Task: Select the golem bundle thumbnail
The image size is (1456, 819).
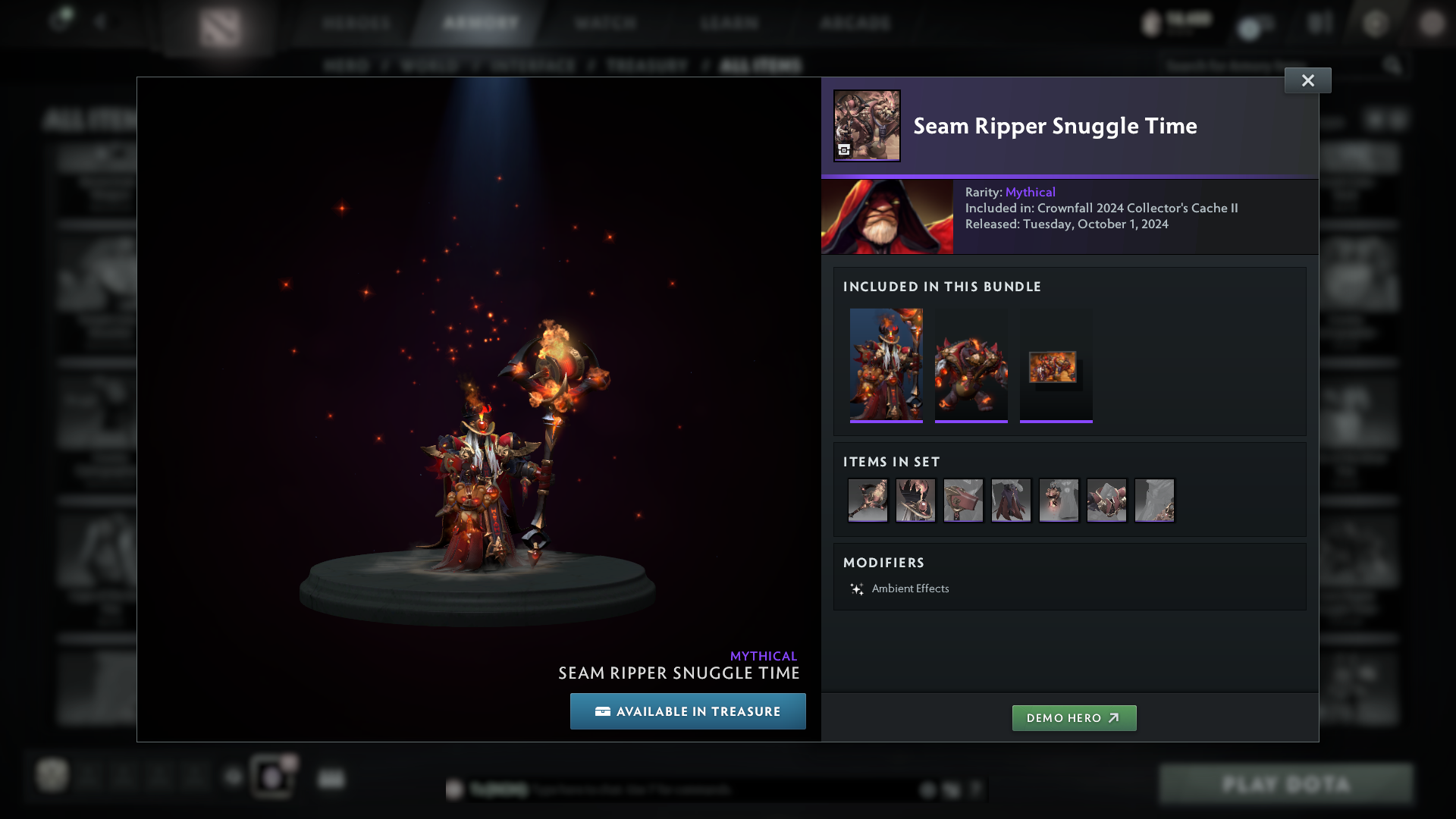Action: tap(971, 365)
